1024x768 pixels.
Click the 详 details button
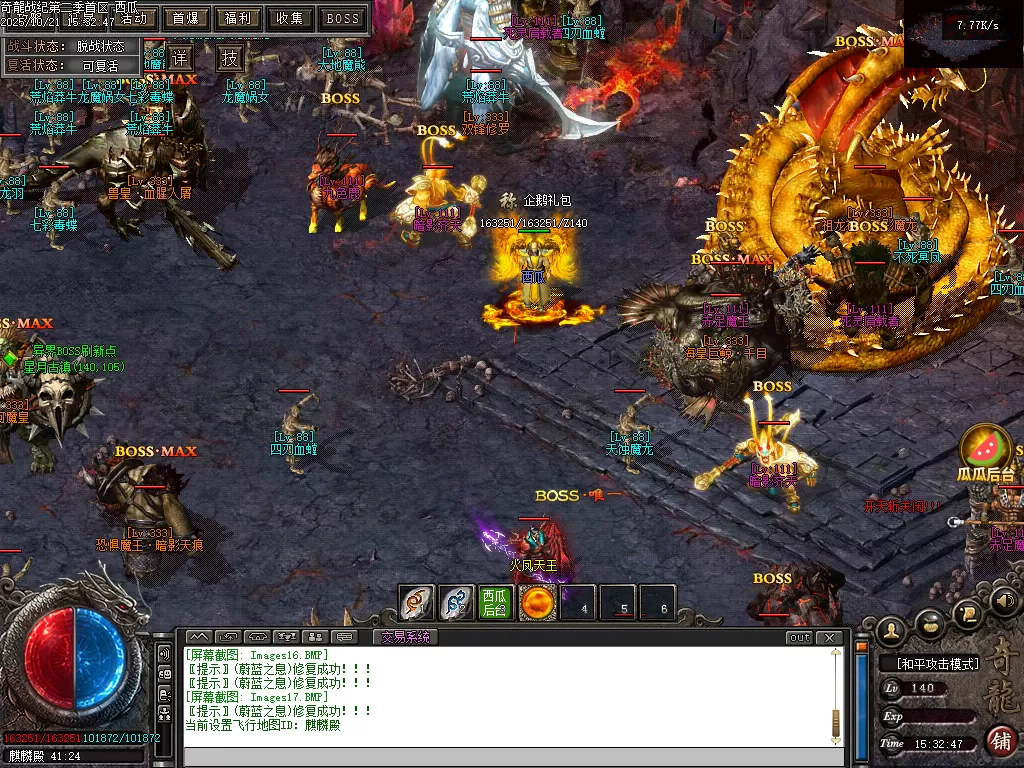click(180, 57)
